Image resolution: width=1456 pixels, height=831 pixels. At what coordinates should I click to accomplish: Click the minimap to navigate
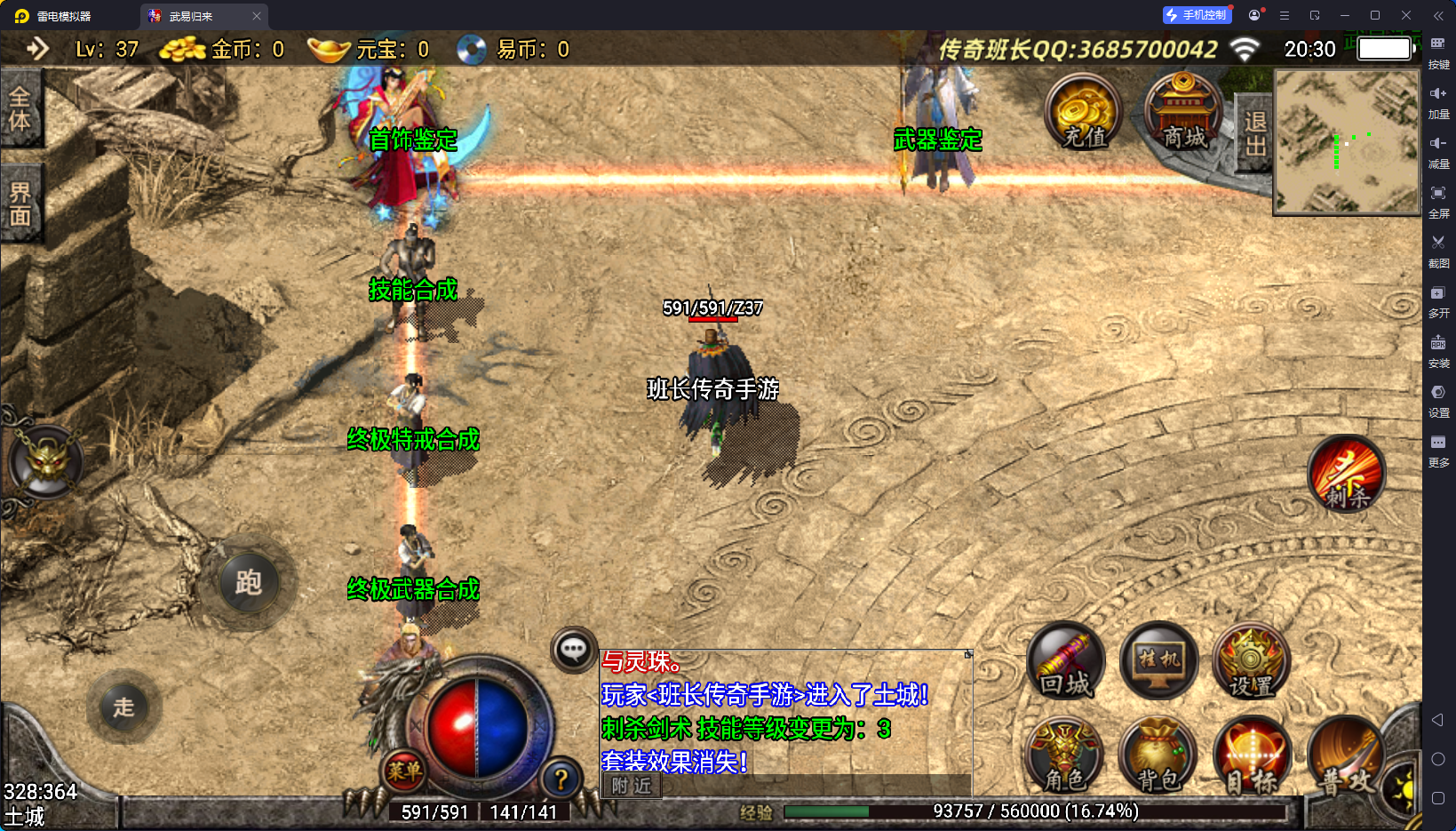tap(1345, 144)
